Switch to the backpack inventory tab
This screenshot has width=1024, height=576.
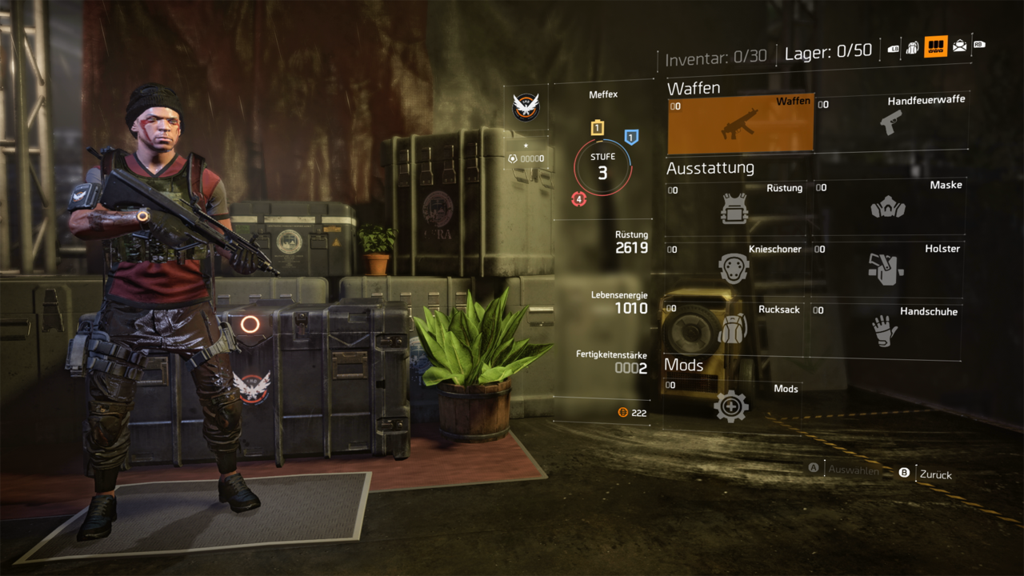tap(912, 47)
